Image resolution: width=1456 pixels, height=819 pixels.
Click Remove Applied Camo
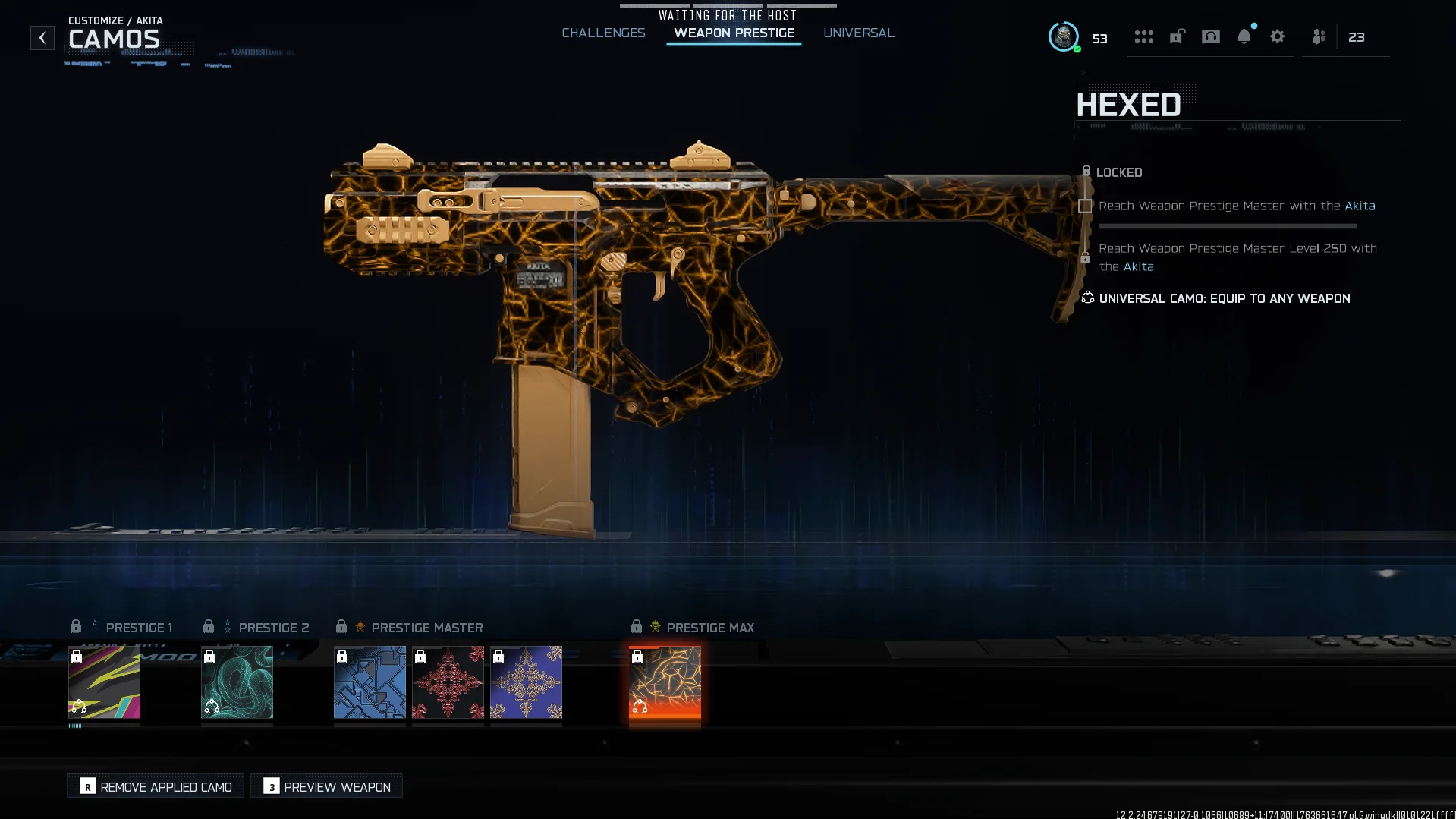coord(156,786)
